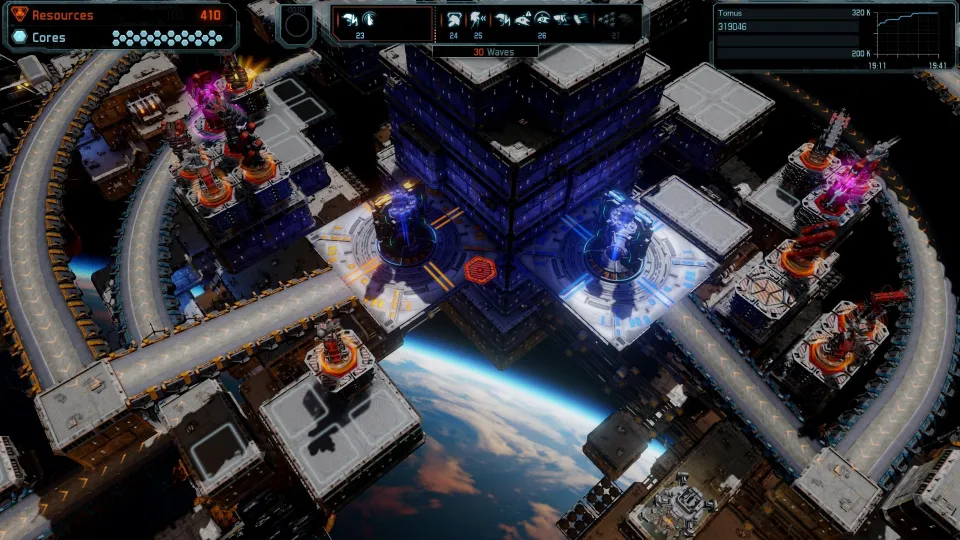Show the wave 26 enemy group
The height and width of the screenshot is (540, 960).
point(541,20)
